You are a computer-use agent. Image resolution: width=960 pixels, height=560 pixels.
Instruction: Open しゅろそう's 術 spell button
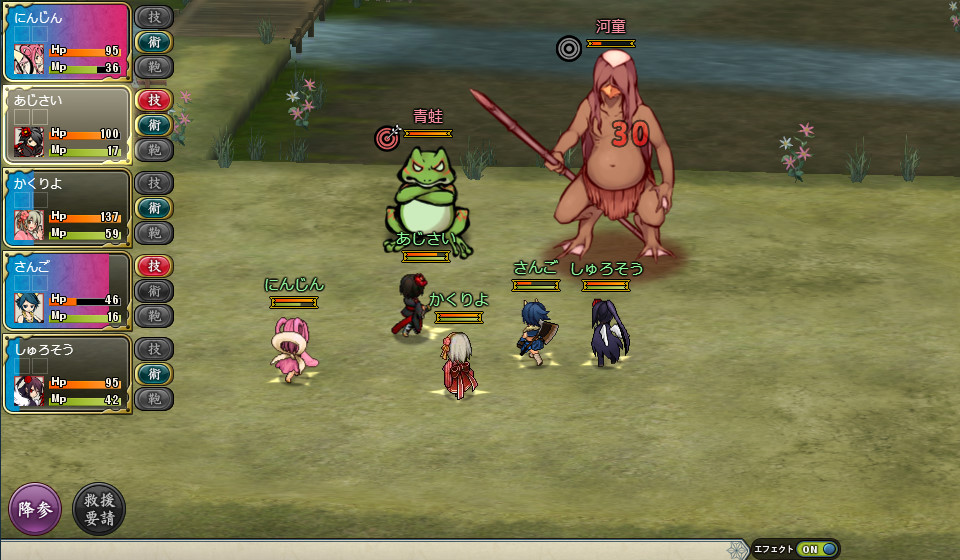click(x=154, y=374)
